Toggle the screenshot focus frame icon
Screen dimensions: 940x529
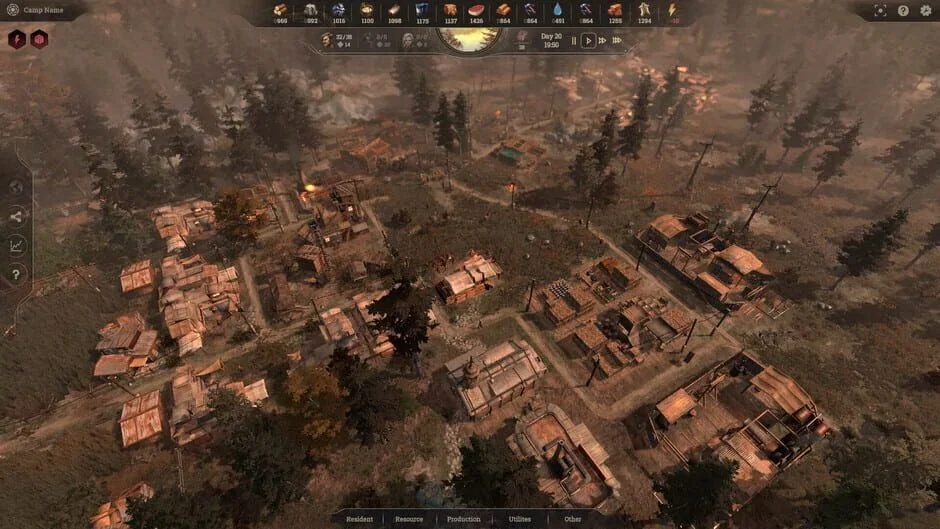[x=880, y=11]
